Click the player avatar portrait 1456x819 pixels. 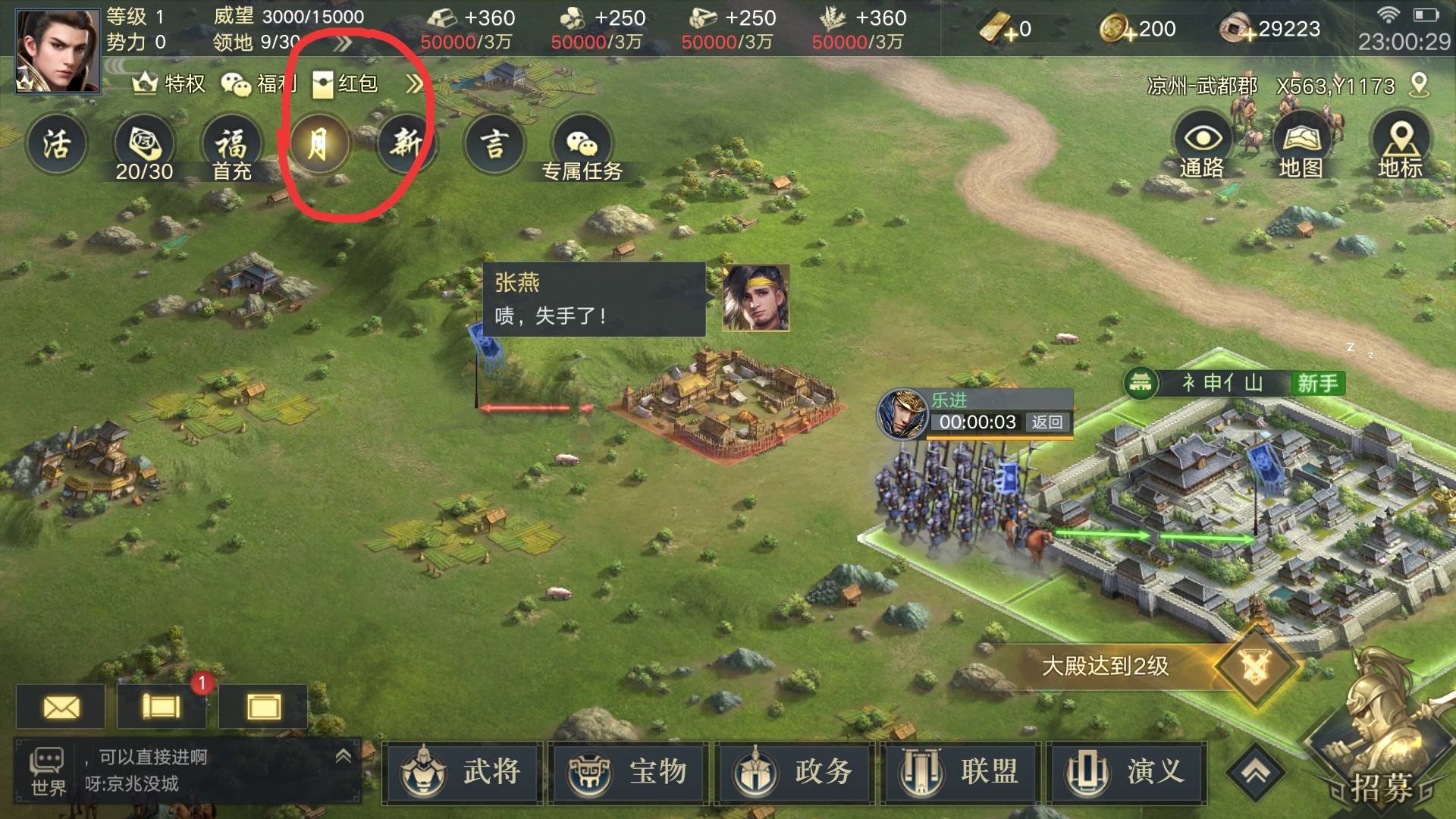click(58, 50)
